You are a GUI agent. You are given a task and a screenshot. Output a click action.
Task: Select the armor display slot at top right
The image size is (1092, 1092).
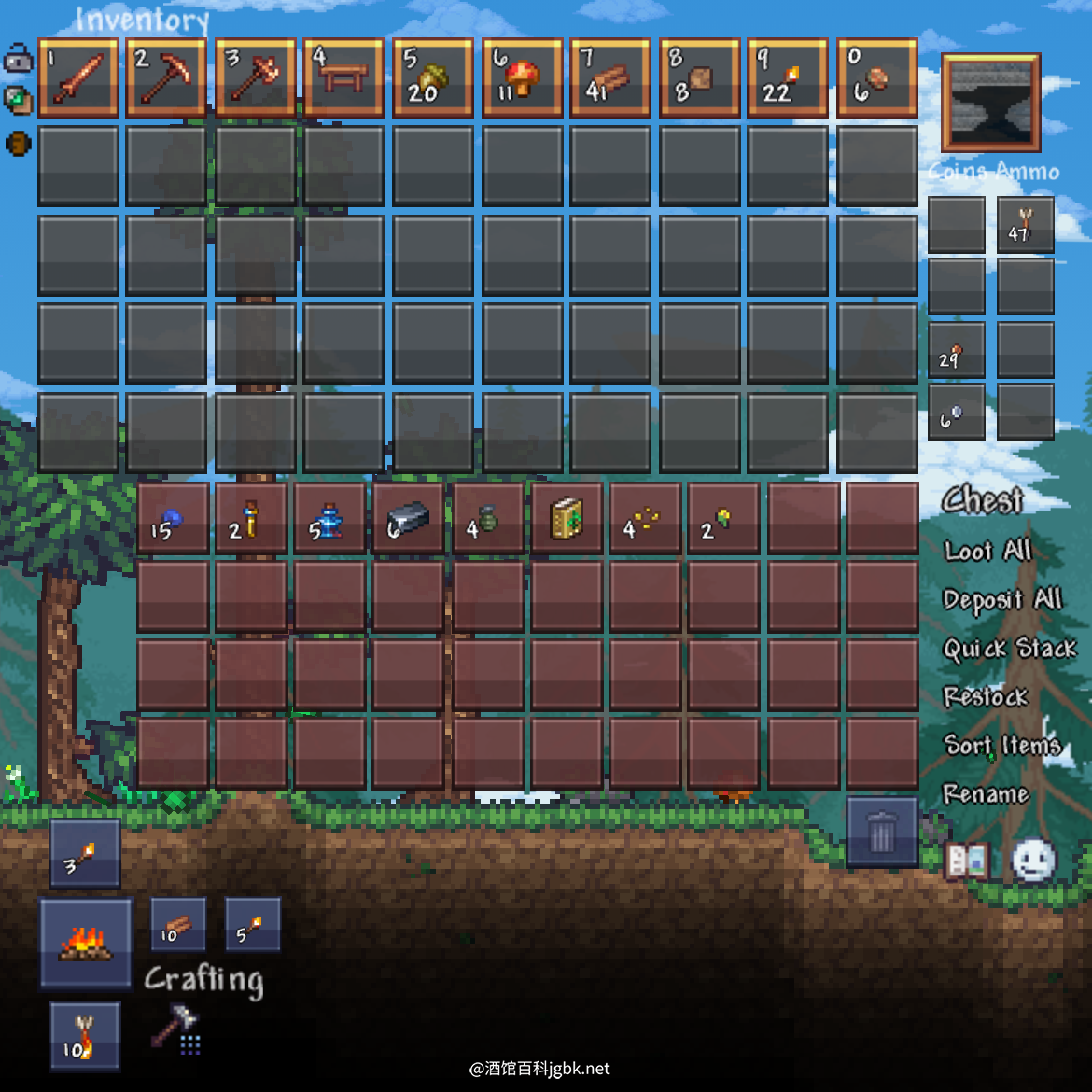tap(990, 103)
